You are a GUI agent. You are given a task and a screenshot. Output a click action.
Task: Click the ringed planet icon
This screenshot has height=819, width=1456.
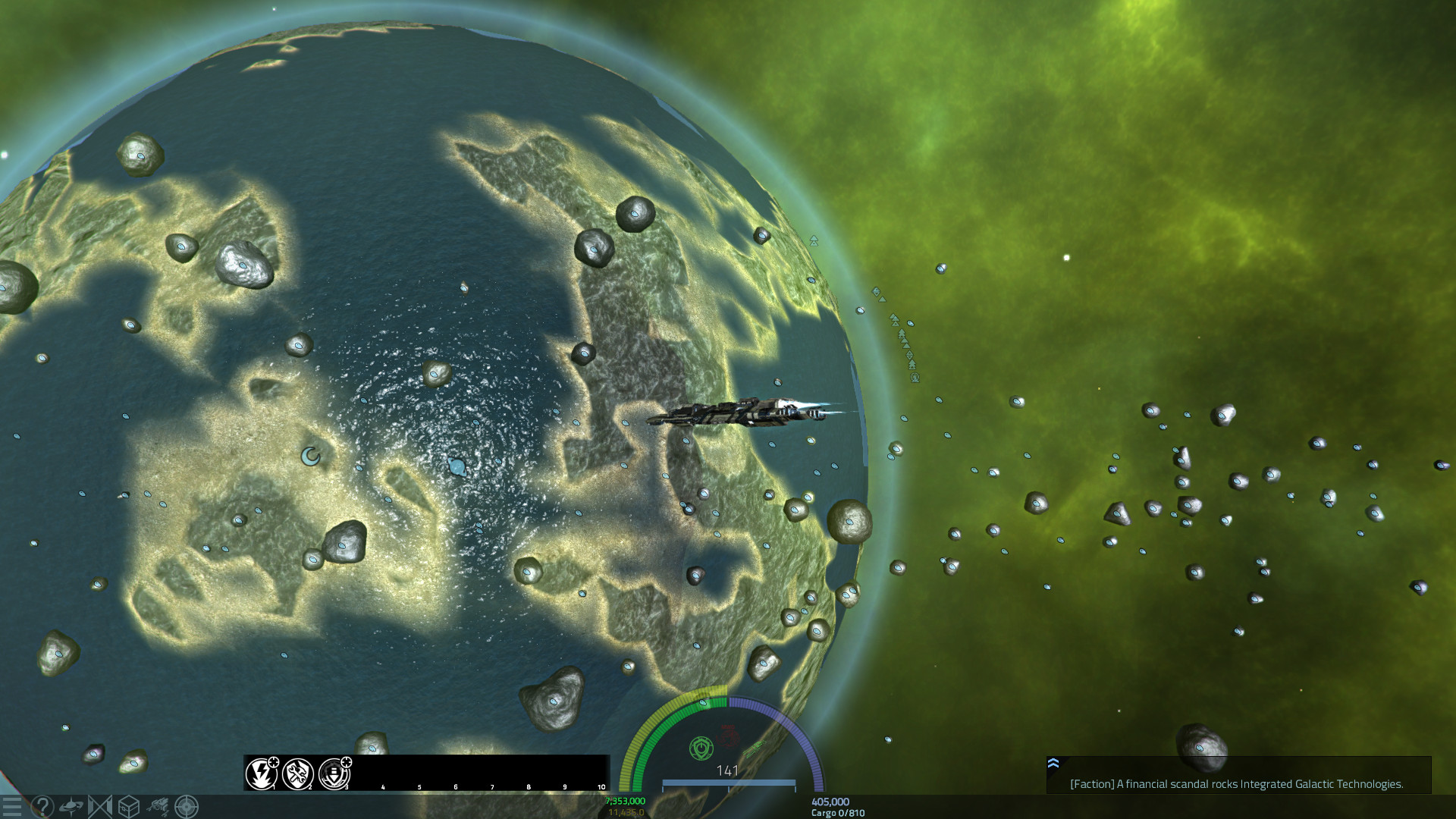[x=71, y=806]
